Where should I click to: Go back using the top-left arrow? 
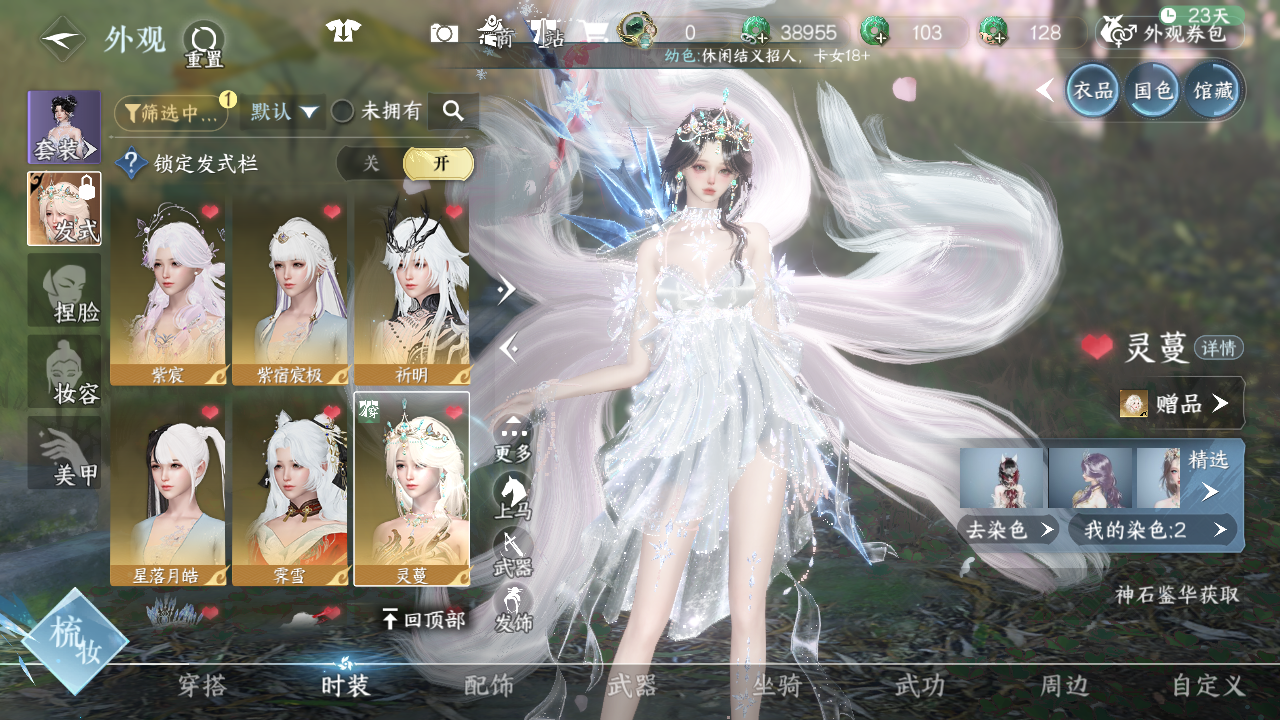click(62, 39)
